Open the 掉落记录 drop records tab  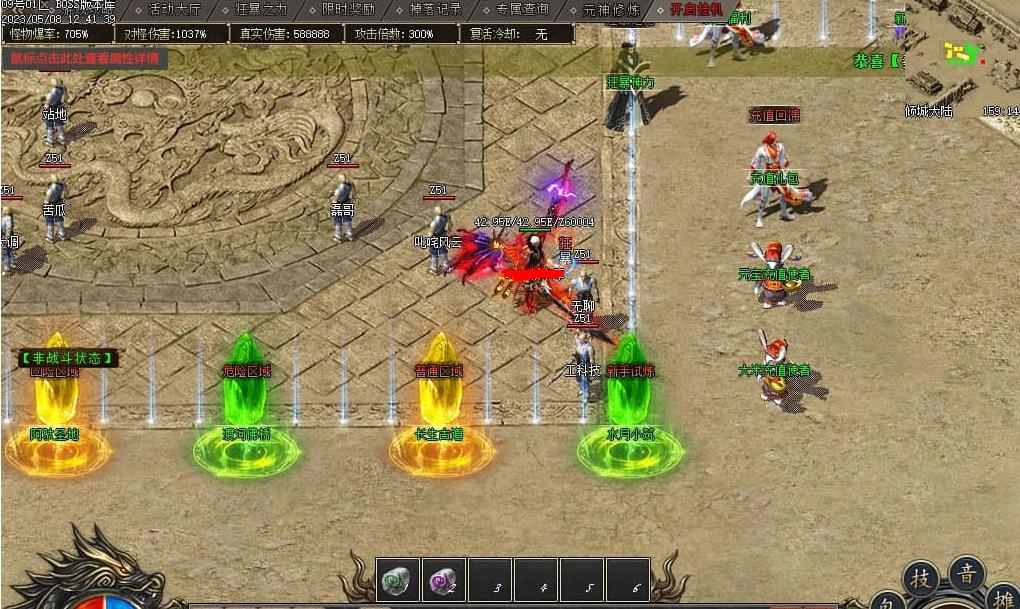tap(436, 9)
